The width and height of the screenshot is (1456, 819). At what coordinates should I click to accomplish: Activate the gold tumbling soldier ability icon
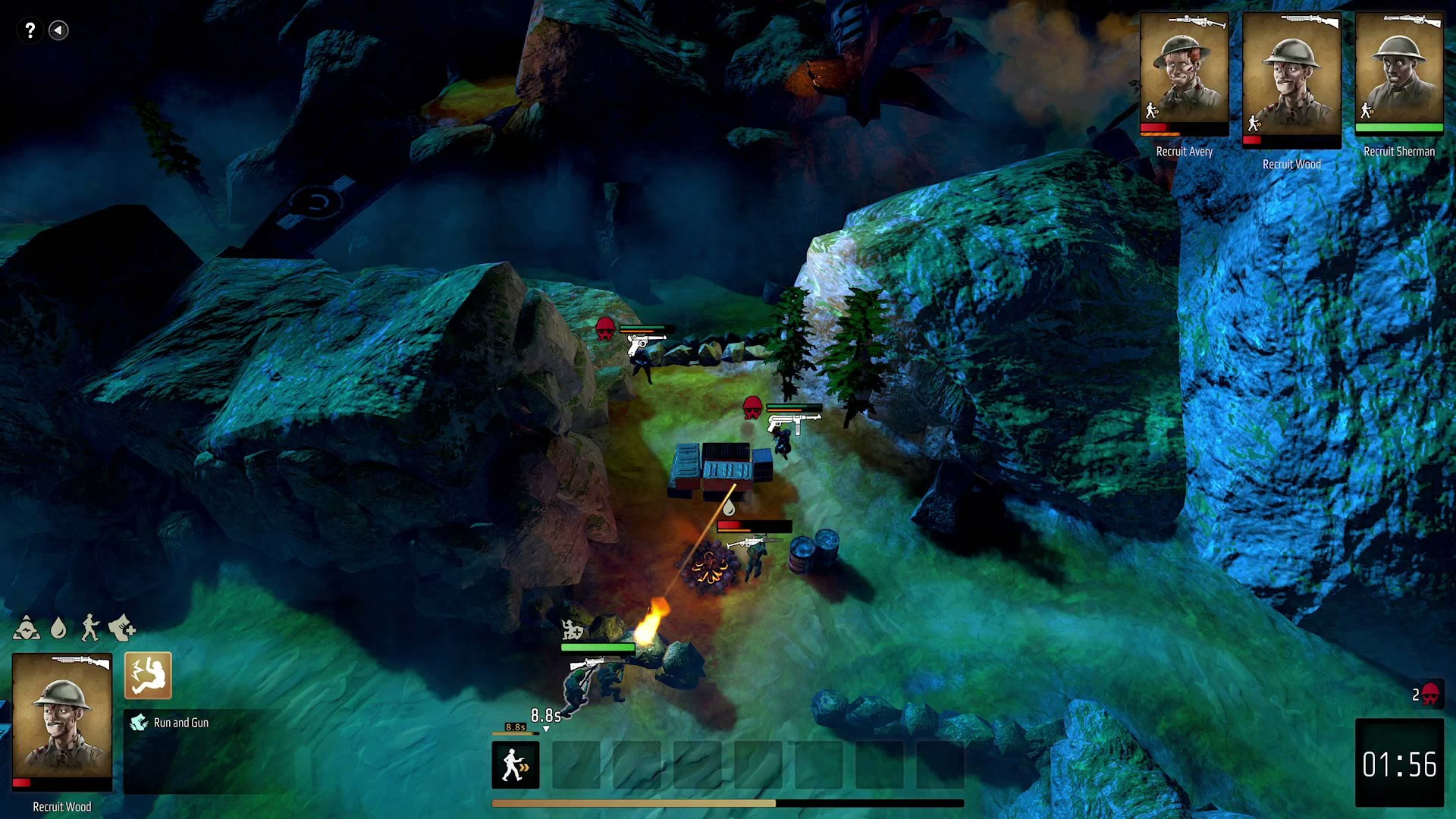(148, 675)
